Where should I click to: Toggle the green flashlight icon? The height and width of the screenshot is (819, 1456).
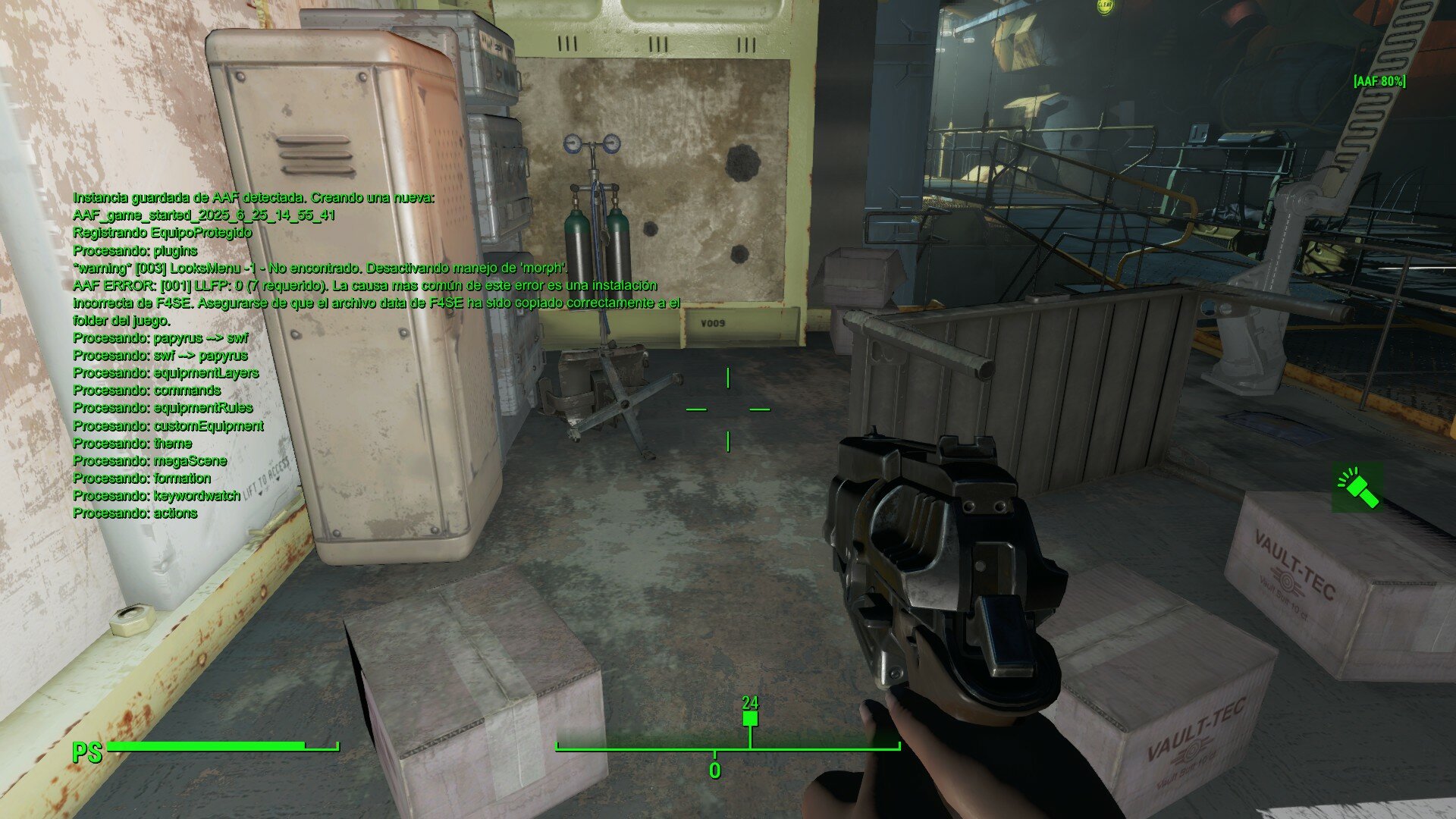coord(1357,488)
